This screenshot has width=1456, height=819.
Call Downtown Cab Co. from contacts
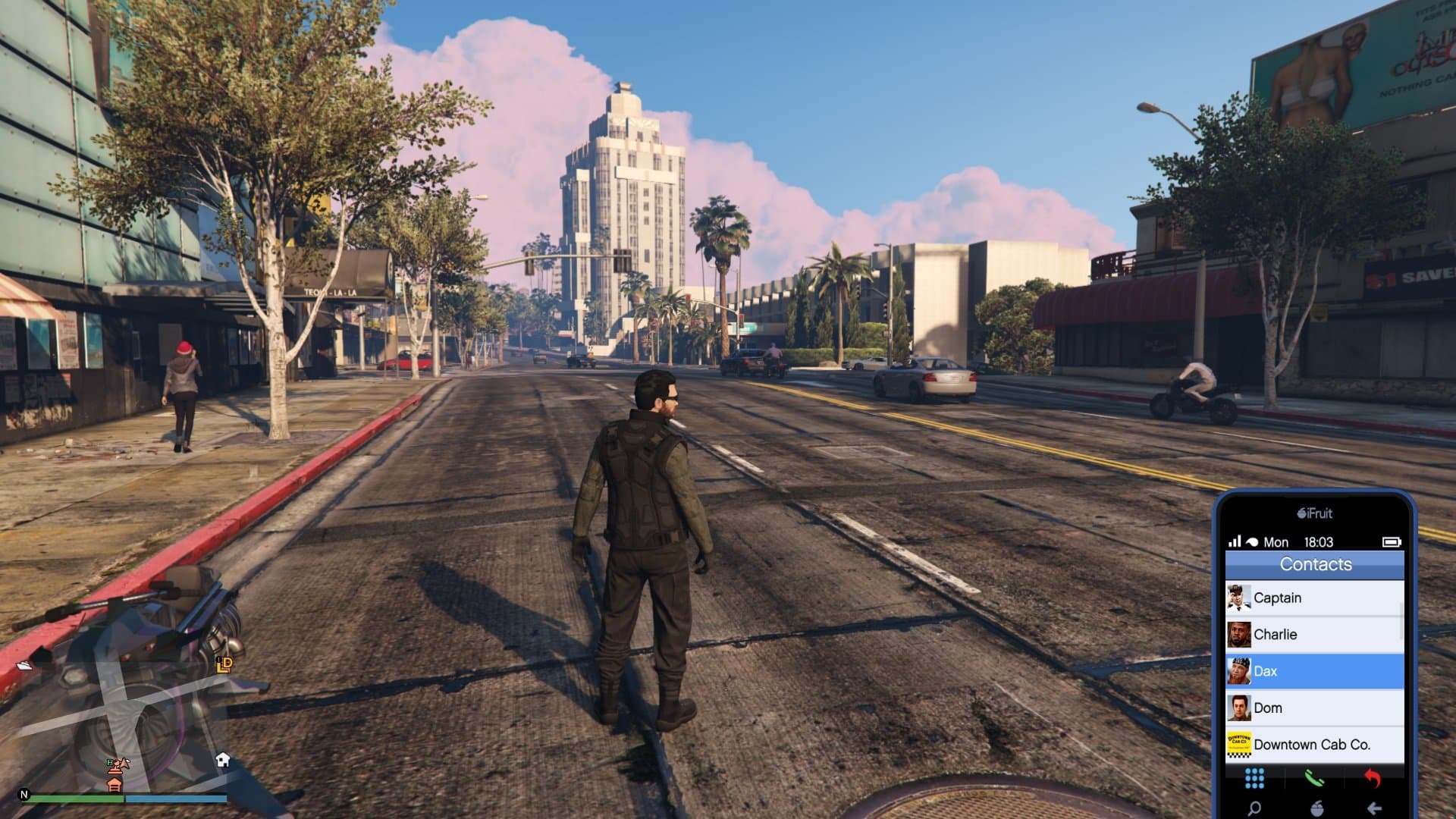(1314, 745)
